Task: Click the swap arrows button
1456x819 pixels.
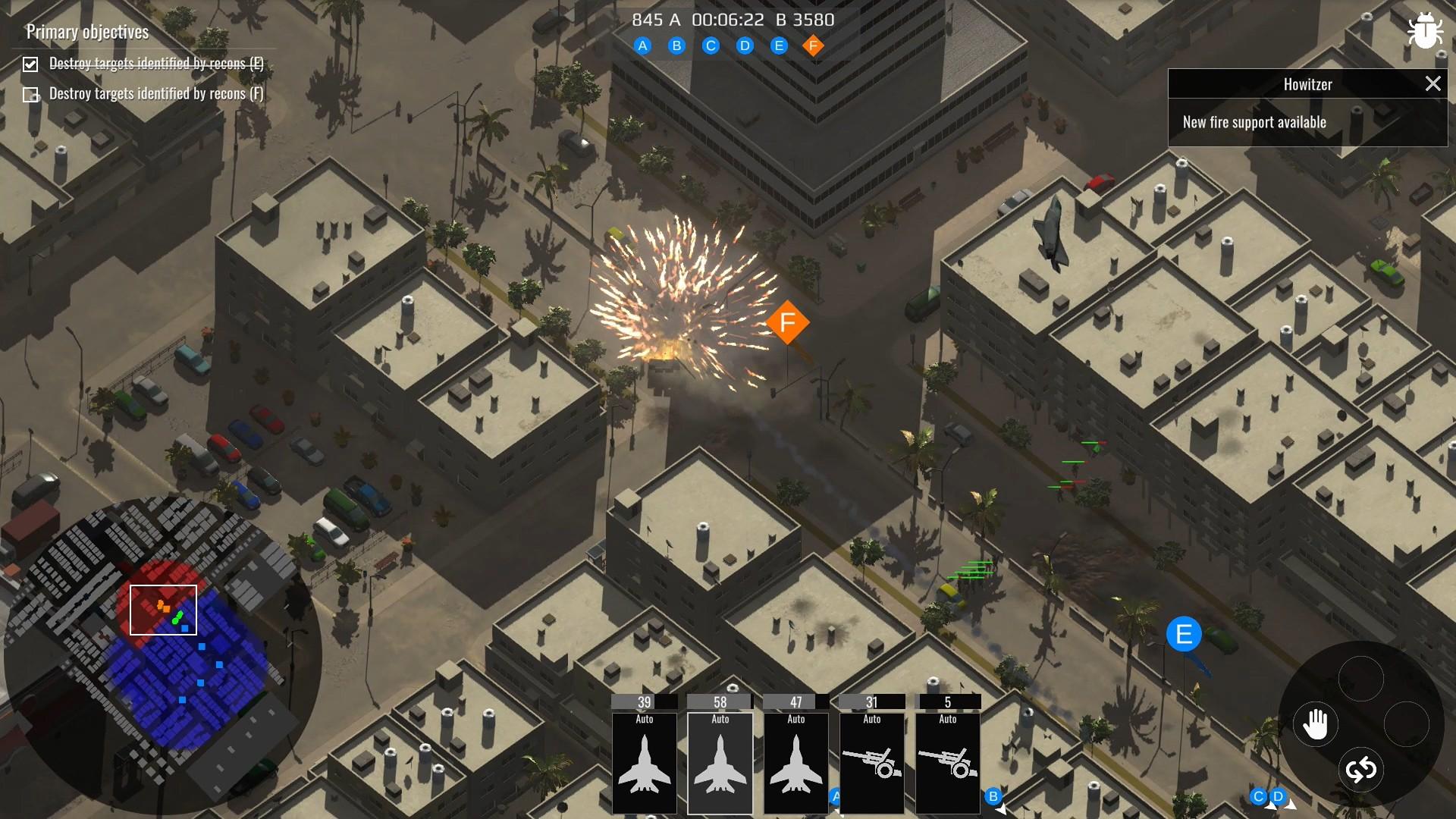Action: click(1361, 770)
